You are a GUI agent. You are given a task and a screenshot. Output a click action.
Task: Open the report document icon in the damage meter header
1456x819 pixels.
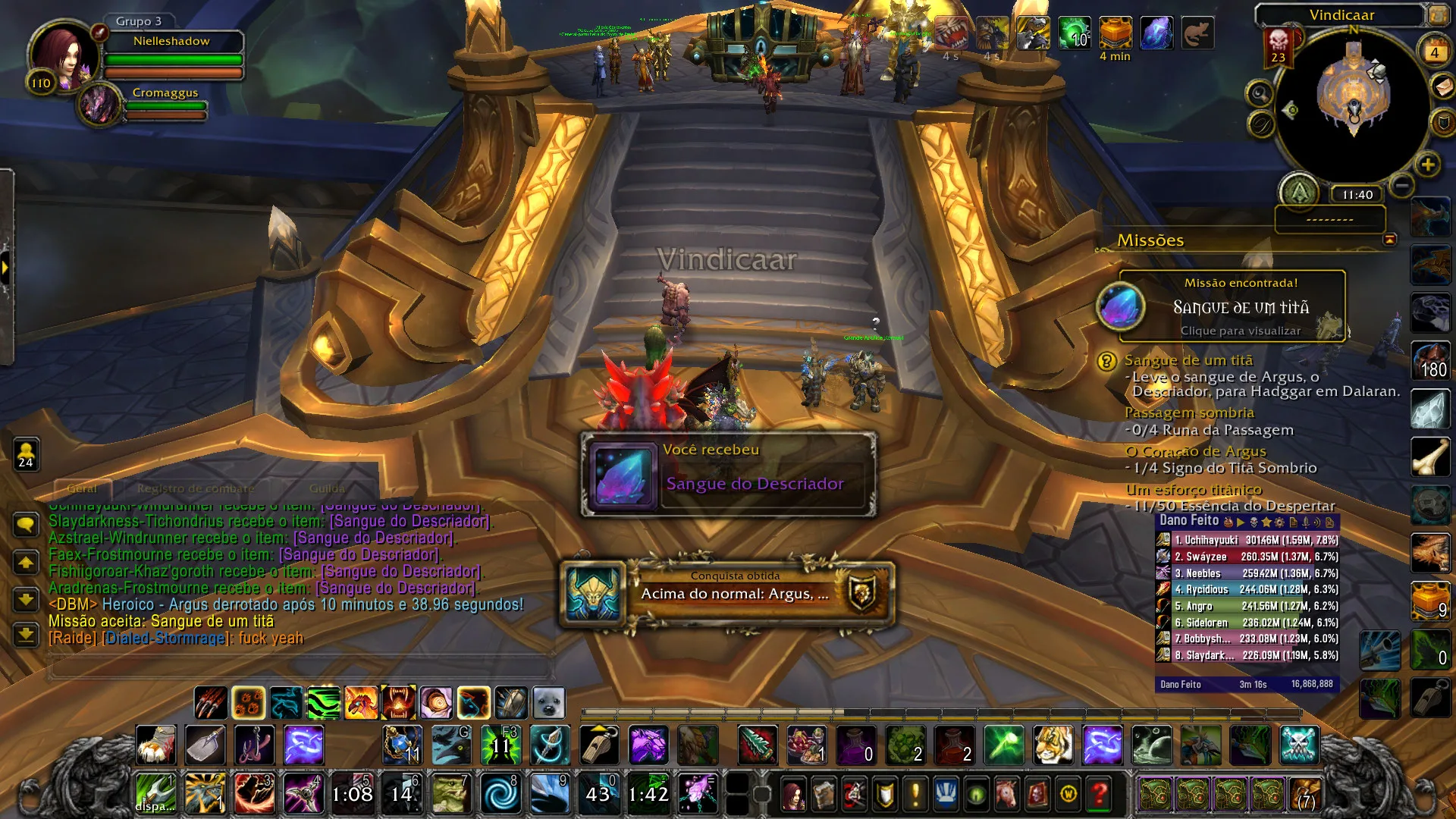1291,522
